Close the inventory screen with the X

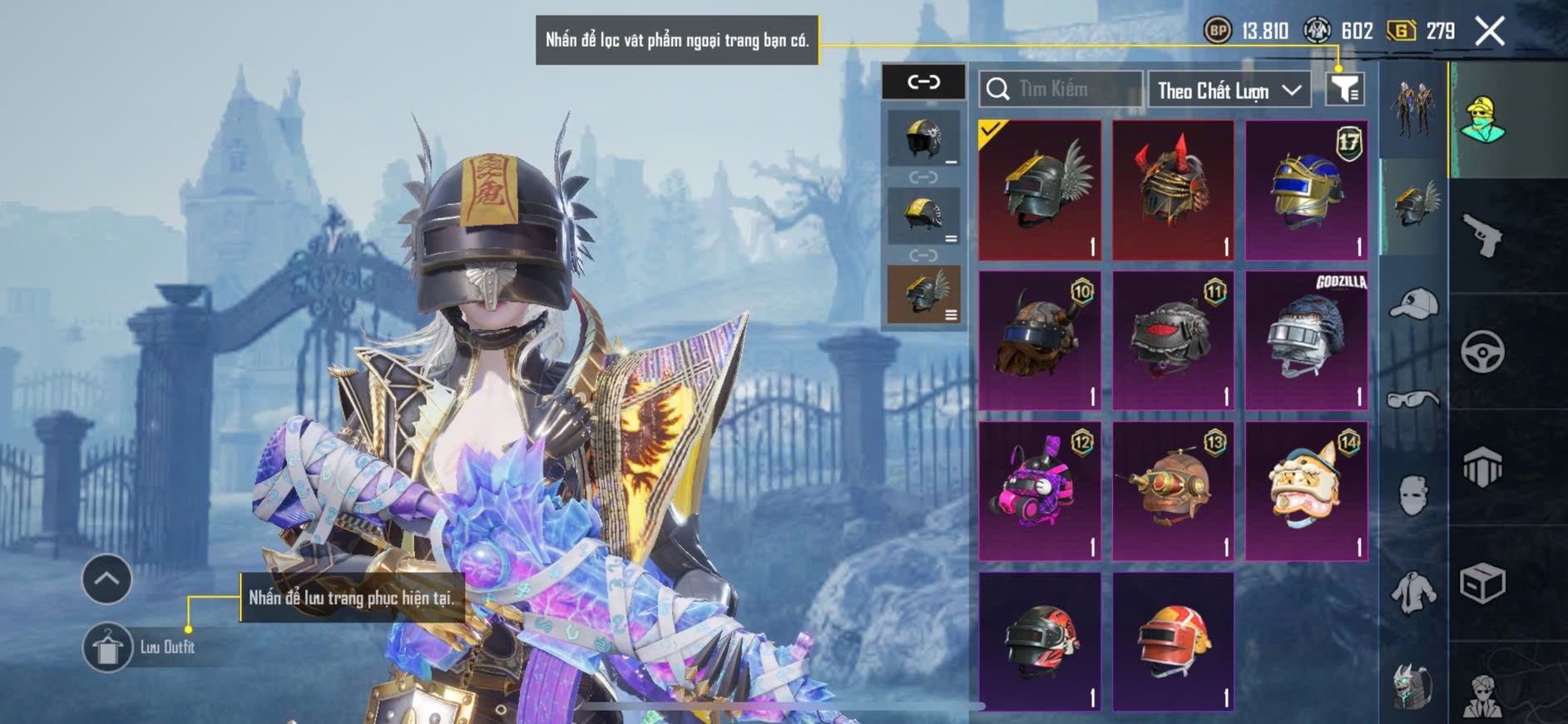tap(1489, 32)
